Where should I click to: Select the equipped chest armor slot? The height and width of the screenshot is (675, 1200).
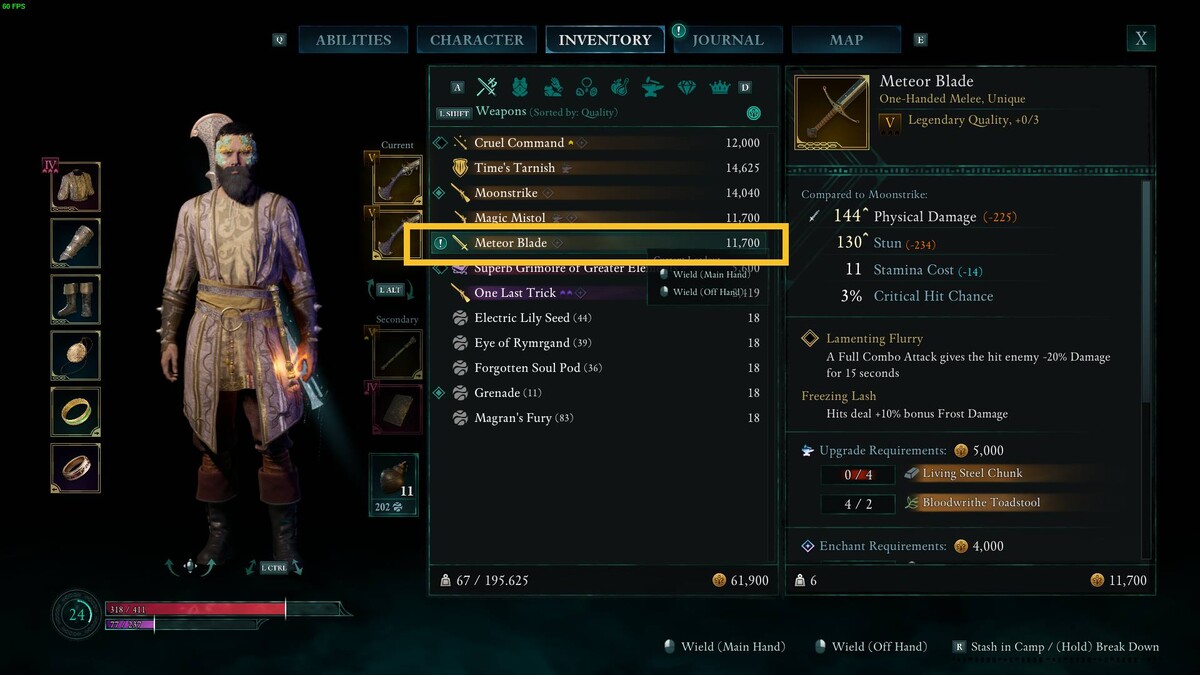pos(76,187)
